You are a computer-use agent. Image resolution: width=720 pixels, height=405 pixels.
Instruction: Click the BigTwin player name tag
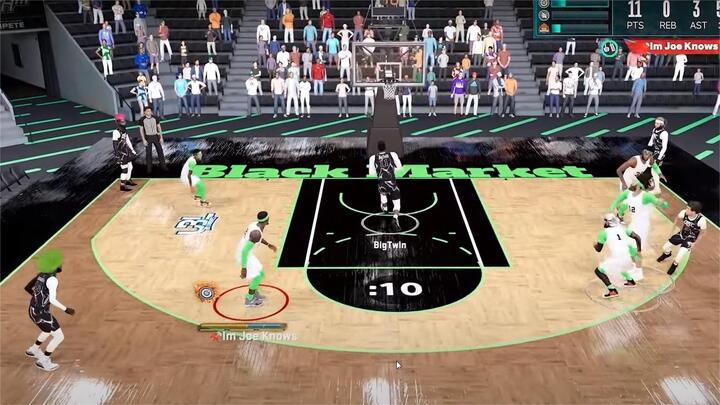[x=390, y=242]
